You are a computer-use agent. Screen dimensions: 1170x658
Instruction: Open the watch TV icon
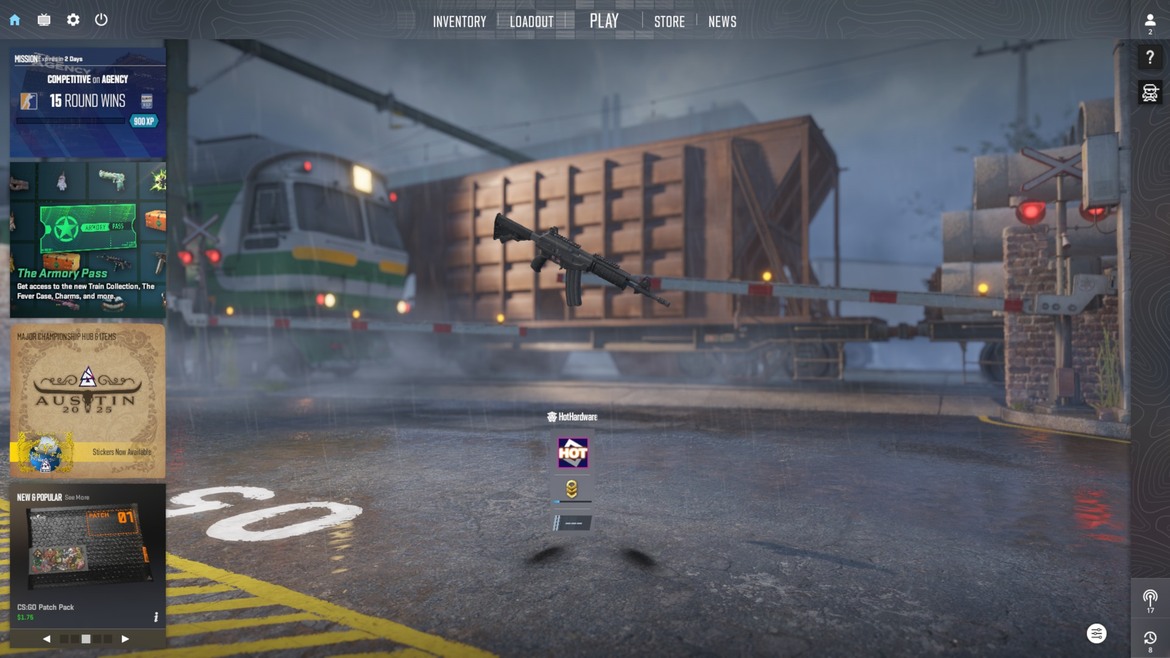tap(44, 20)
